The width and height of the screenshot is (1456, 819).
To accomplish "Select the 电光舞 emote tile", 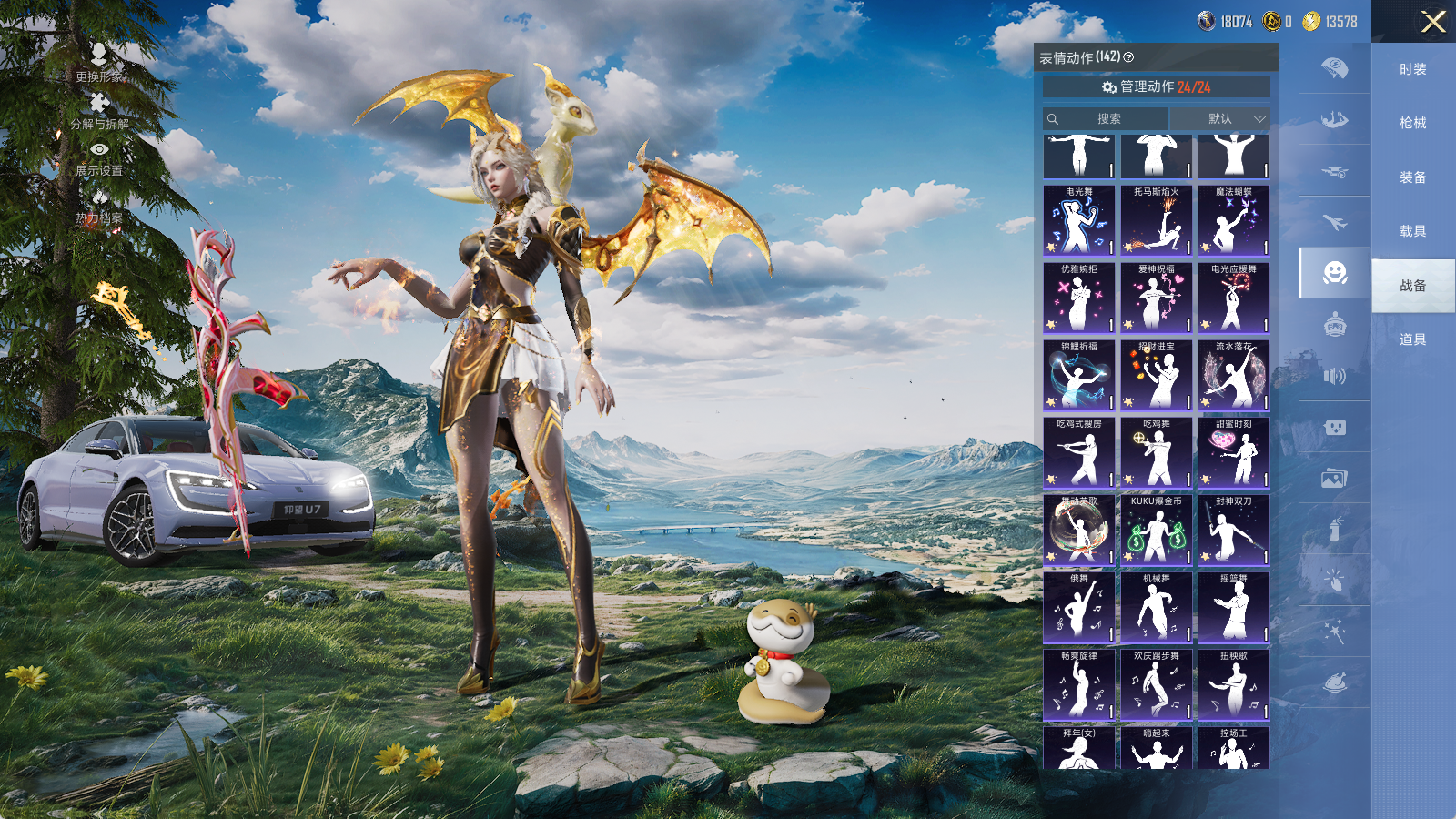I will 1078,220.
